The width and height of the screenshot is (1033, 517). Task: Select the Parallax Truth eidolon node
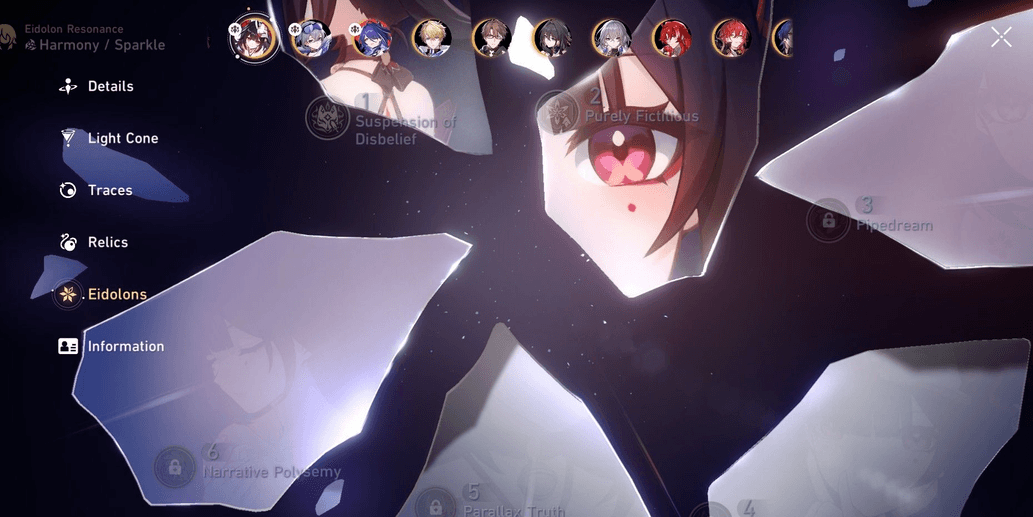436,505
